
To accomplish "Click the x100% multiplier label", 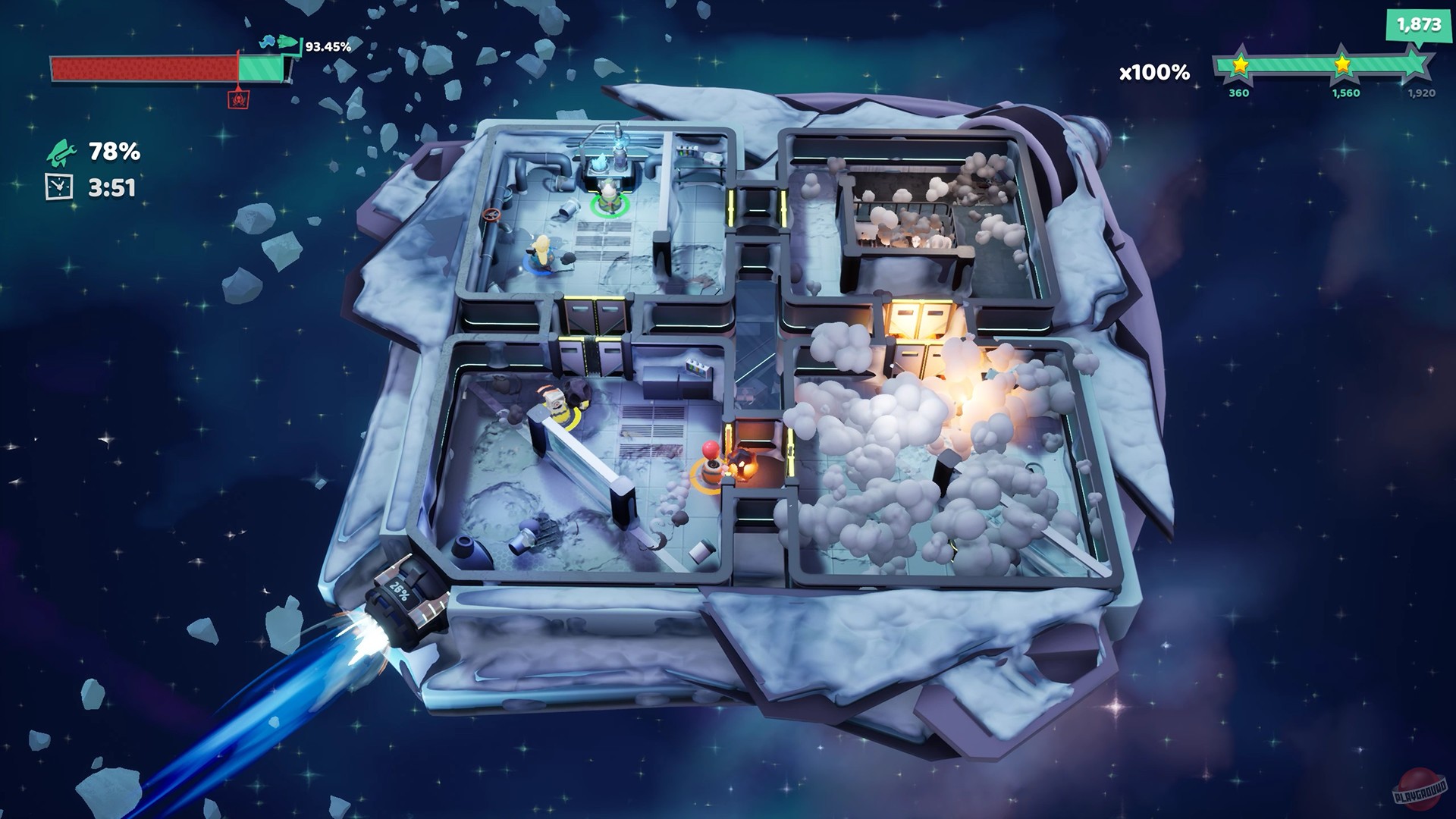I will point(1153,71).
